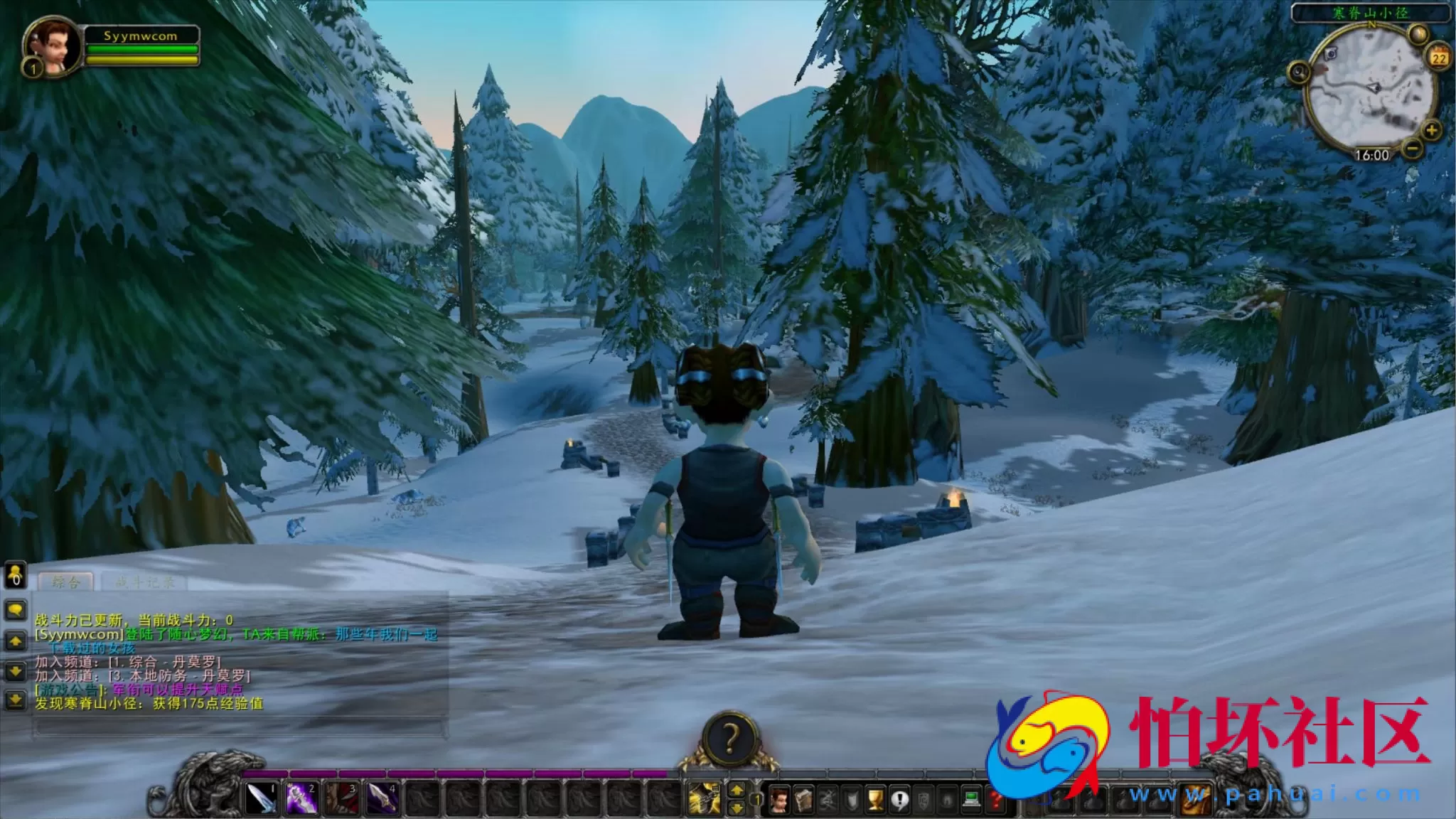
Task: Click the red question mark help icon
Action: coord(995,800)
